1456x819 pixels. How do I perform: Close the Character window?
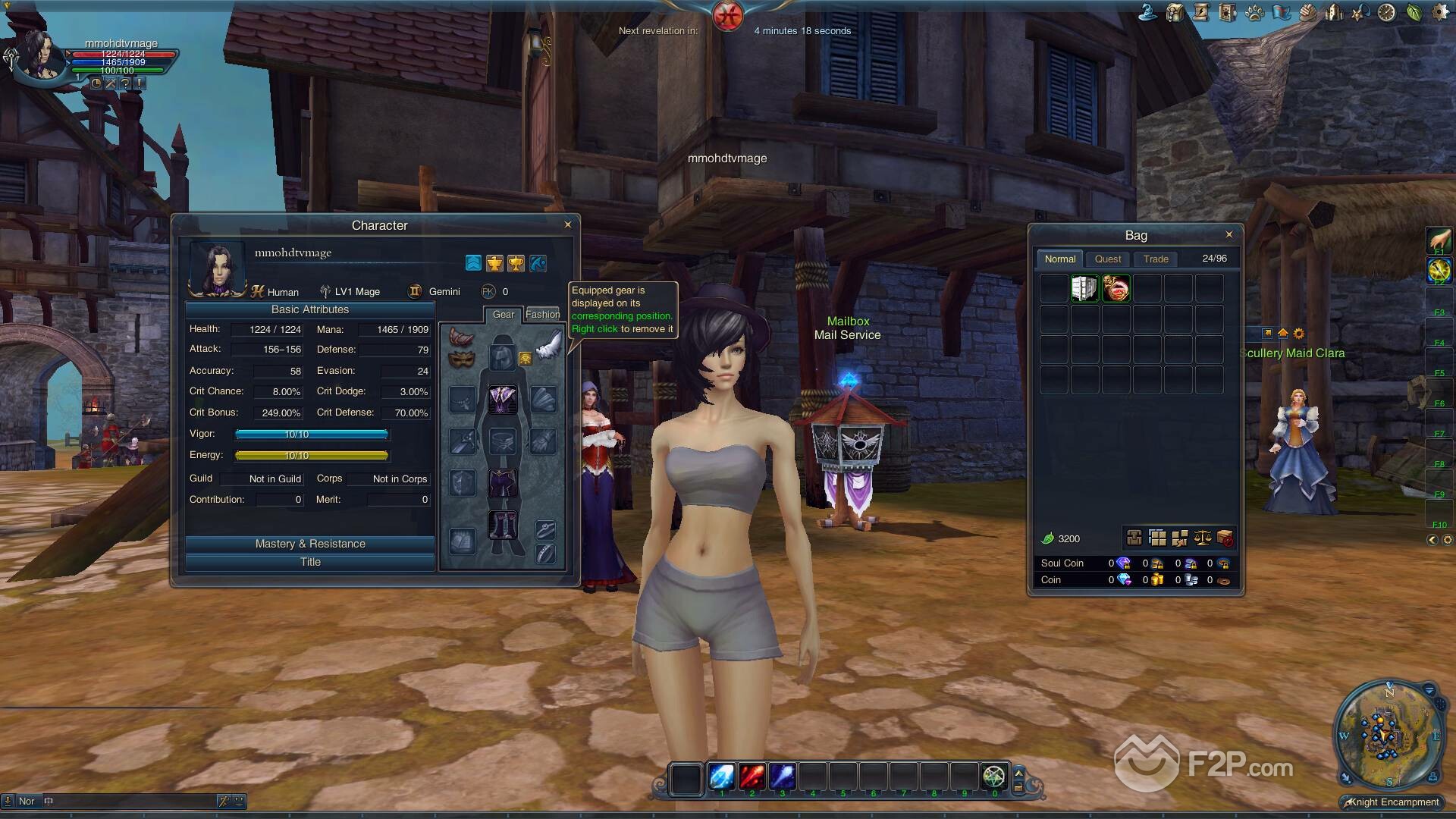pyautogui.click(x=567, y=224)
